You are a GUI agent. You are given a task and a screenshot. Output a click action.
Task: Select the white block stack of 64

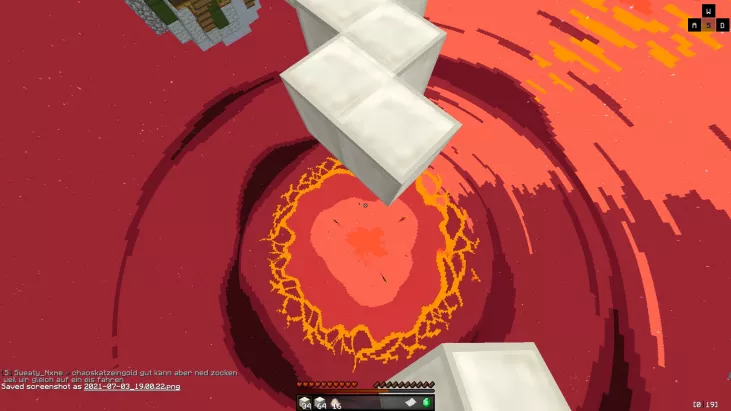coord(320,402)
